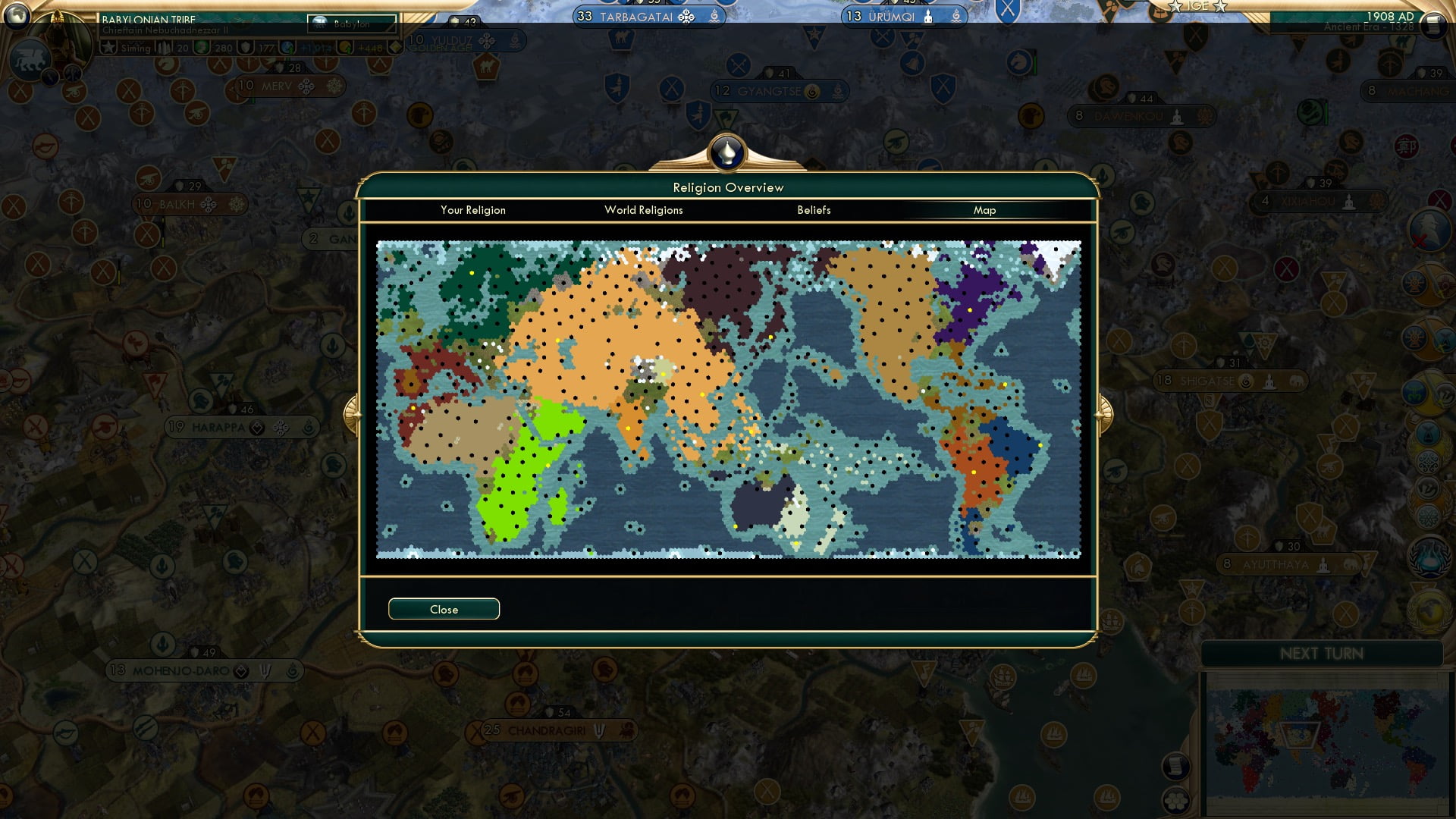
Task: Click the faith droplet emblem above Religion Overview
Action: (x=726, y=152)
